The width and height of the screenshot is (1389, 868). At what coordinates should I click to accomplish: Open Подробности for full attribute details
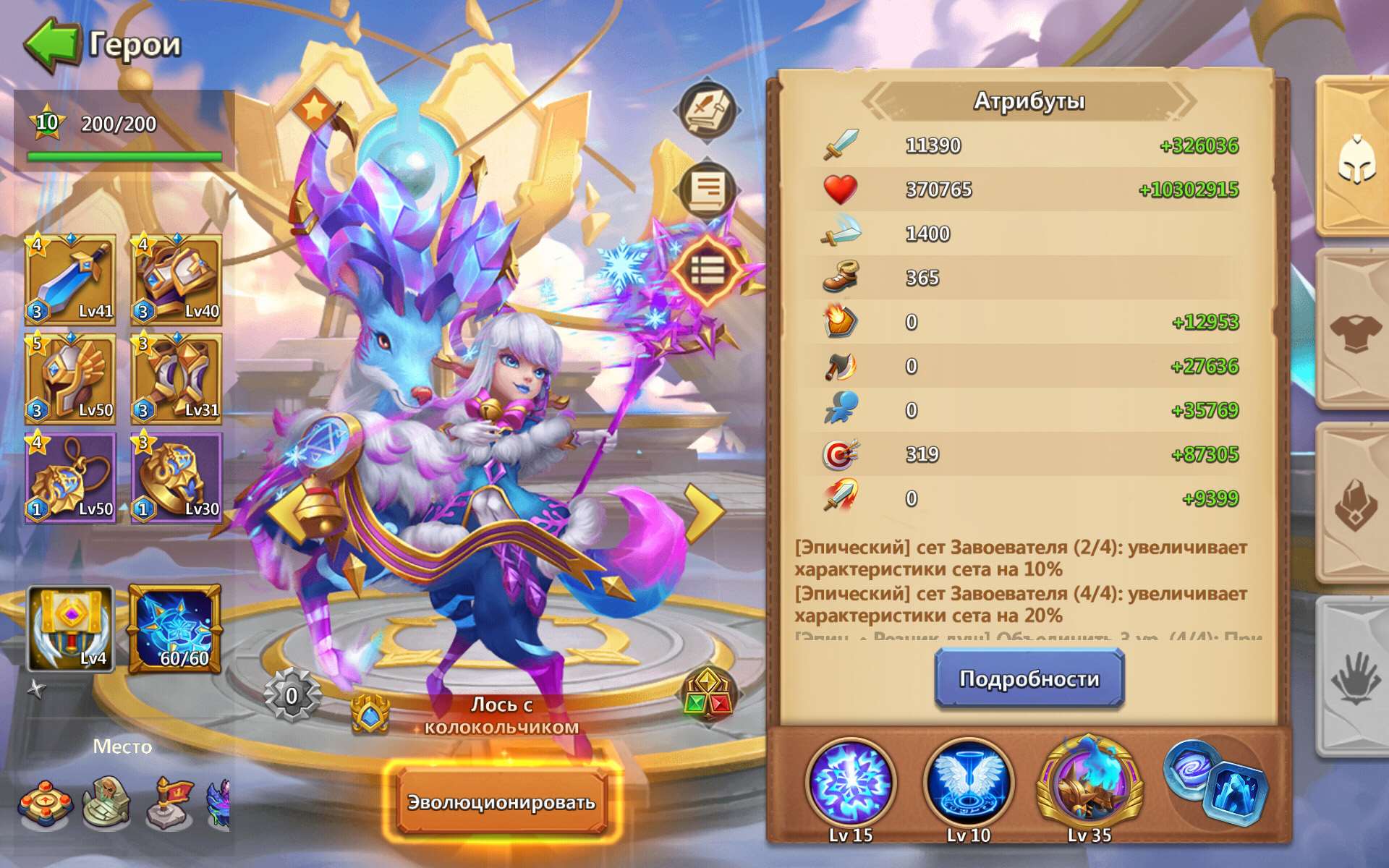coord(1028,678)
